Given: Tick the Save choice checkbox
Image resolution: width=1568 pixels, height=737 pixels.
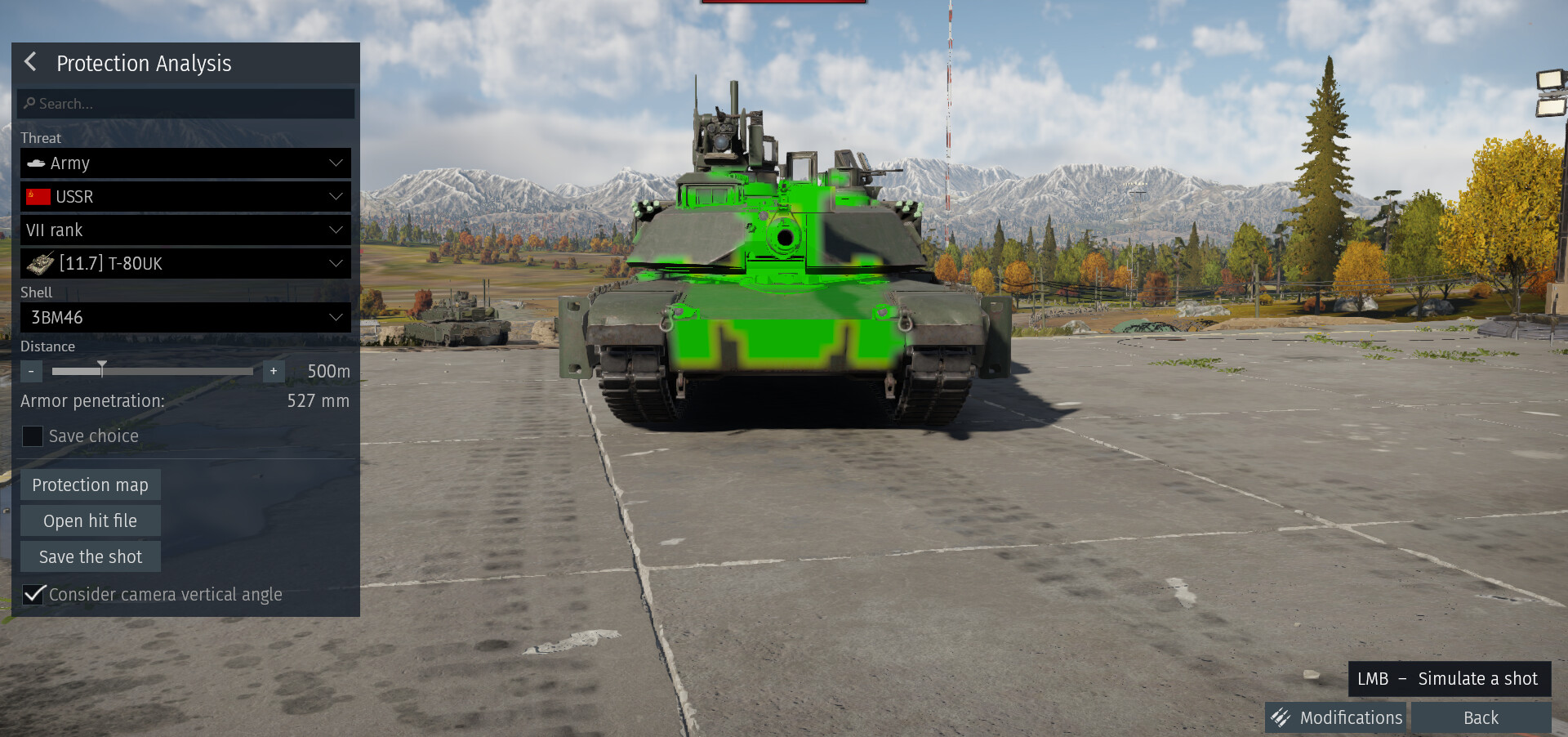Looking at the screenshot, I should pyautogui.click(x=33, y=436).
